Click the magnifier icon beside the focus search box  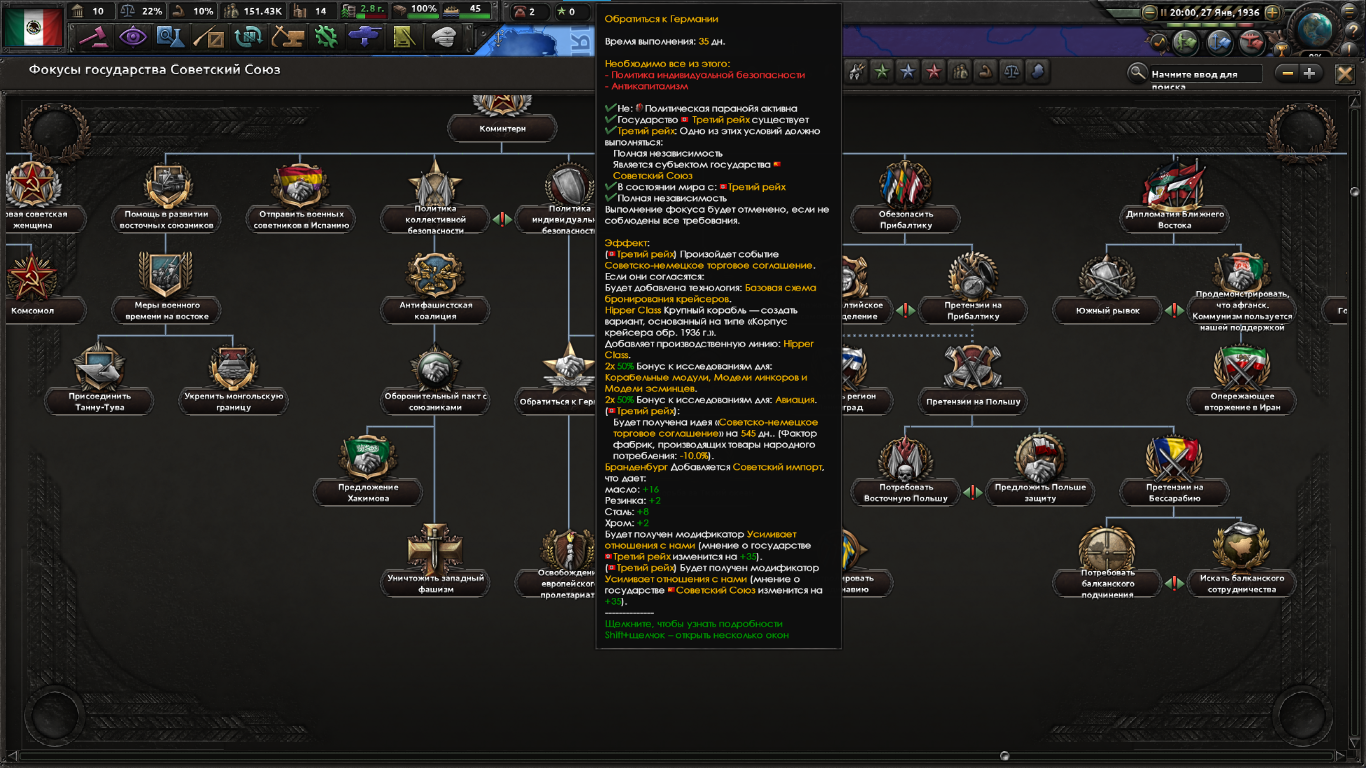tap(1138, 70)
